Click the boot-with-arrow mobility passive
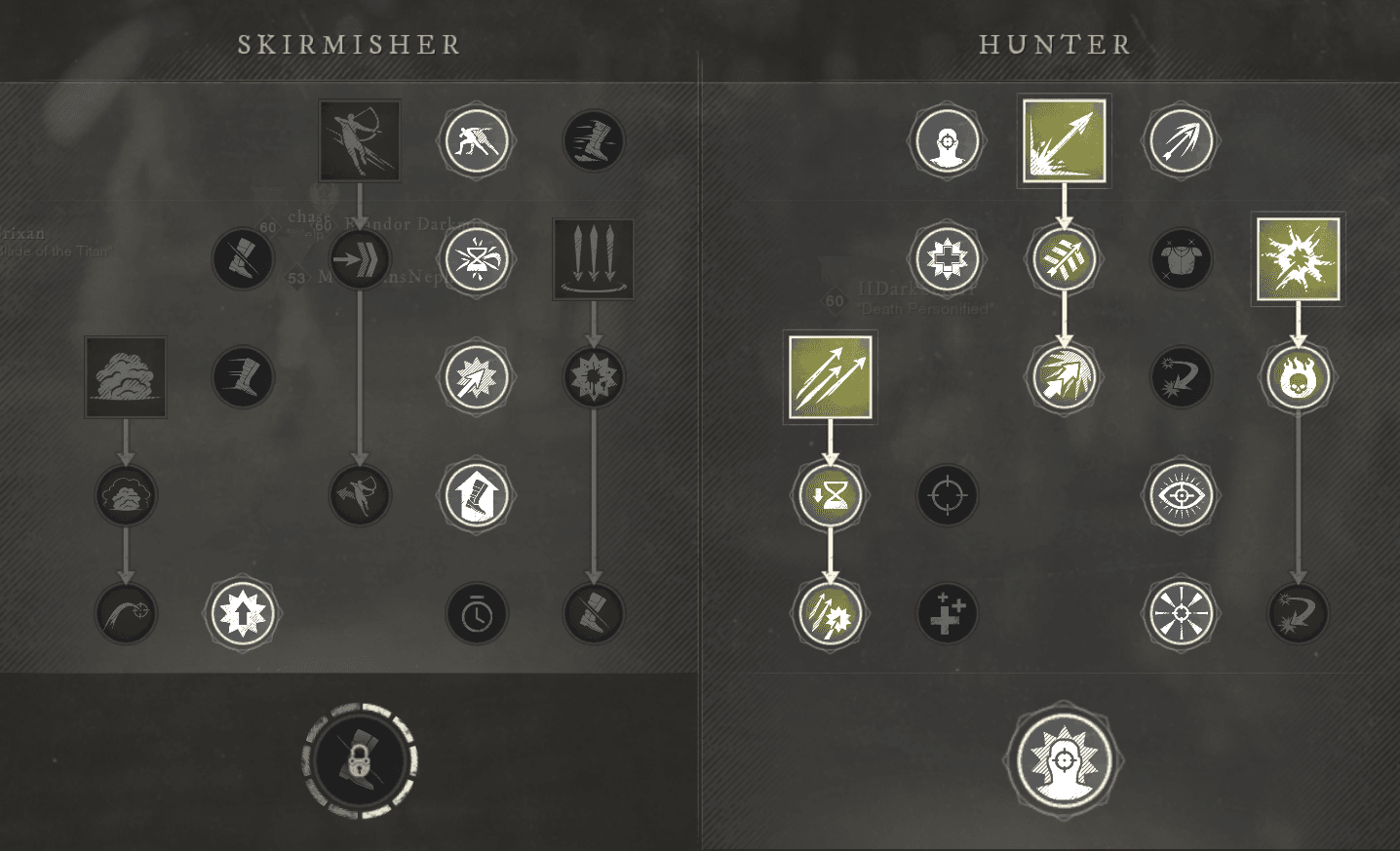This screenshot has height=851, width=1400. 477,494
